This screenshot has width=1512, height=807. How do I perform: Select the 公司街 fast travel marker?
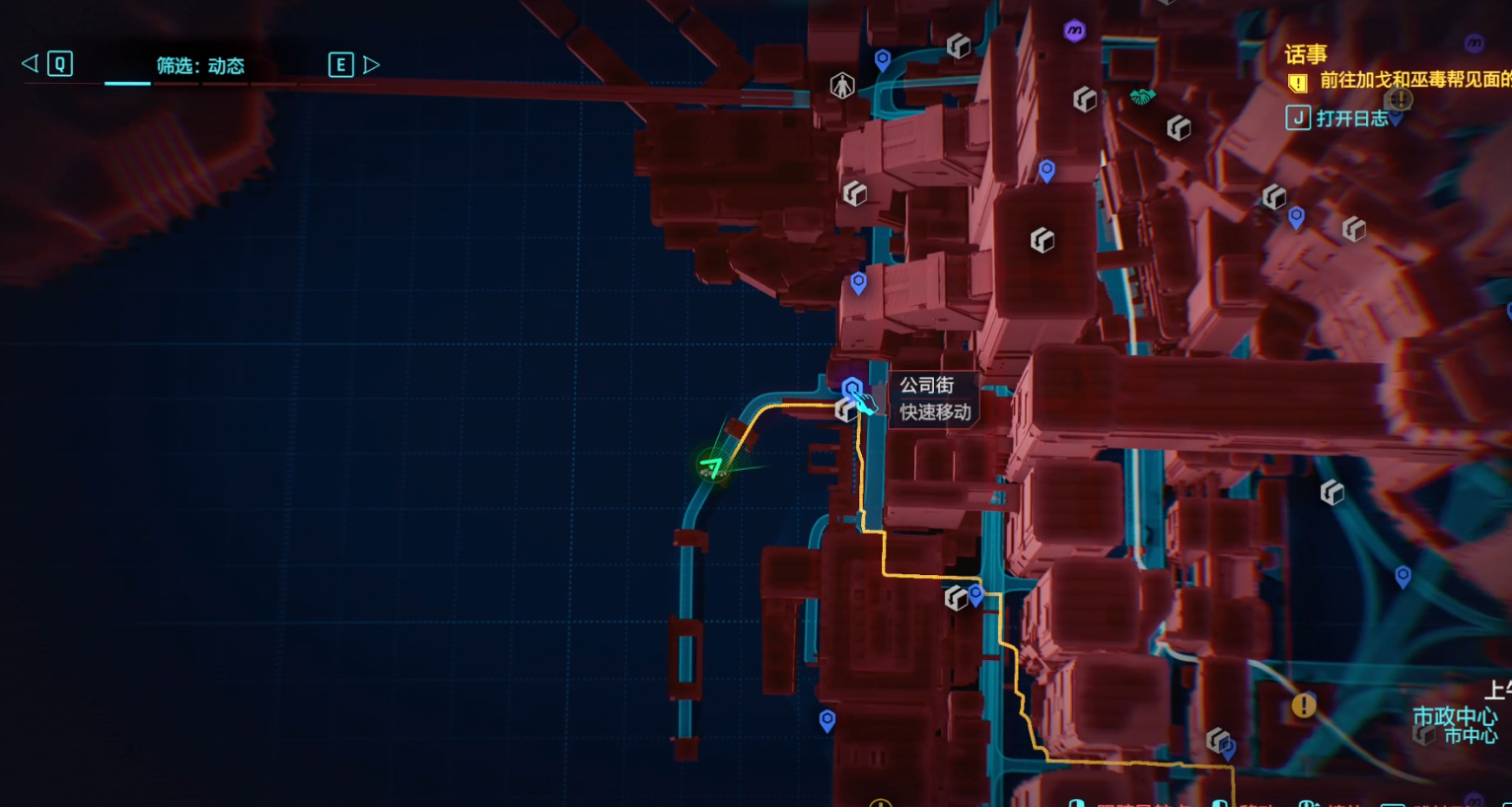(852, 390)
